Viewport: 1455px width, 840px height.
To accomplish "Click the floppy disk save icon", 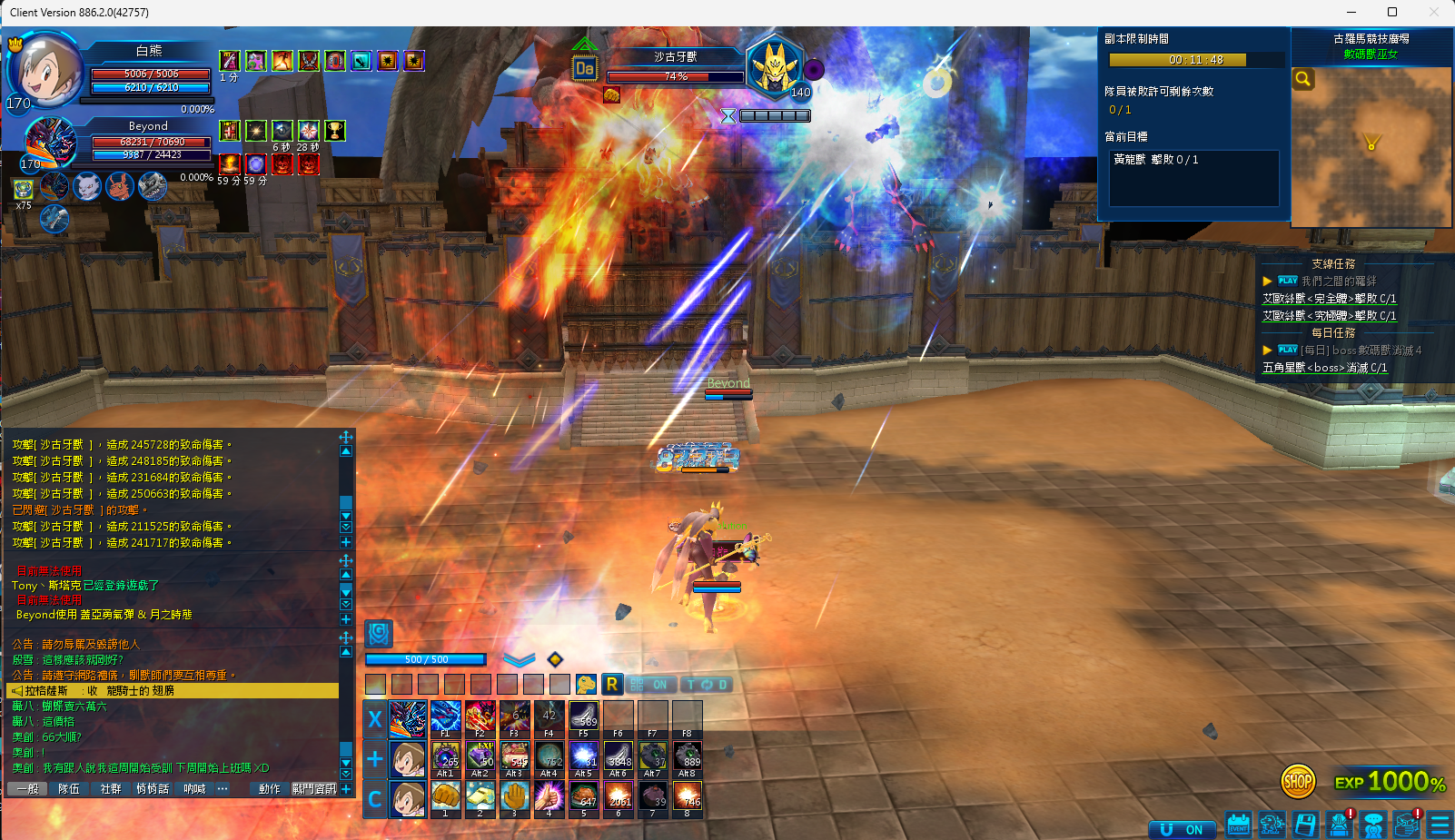I will click(1305, 825).
